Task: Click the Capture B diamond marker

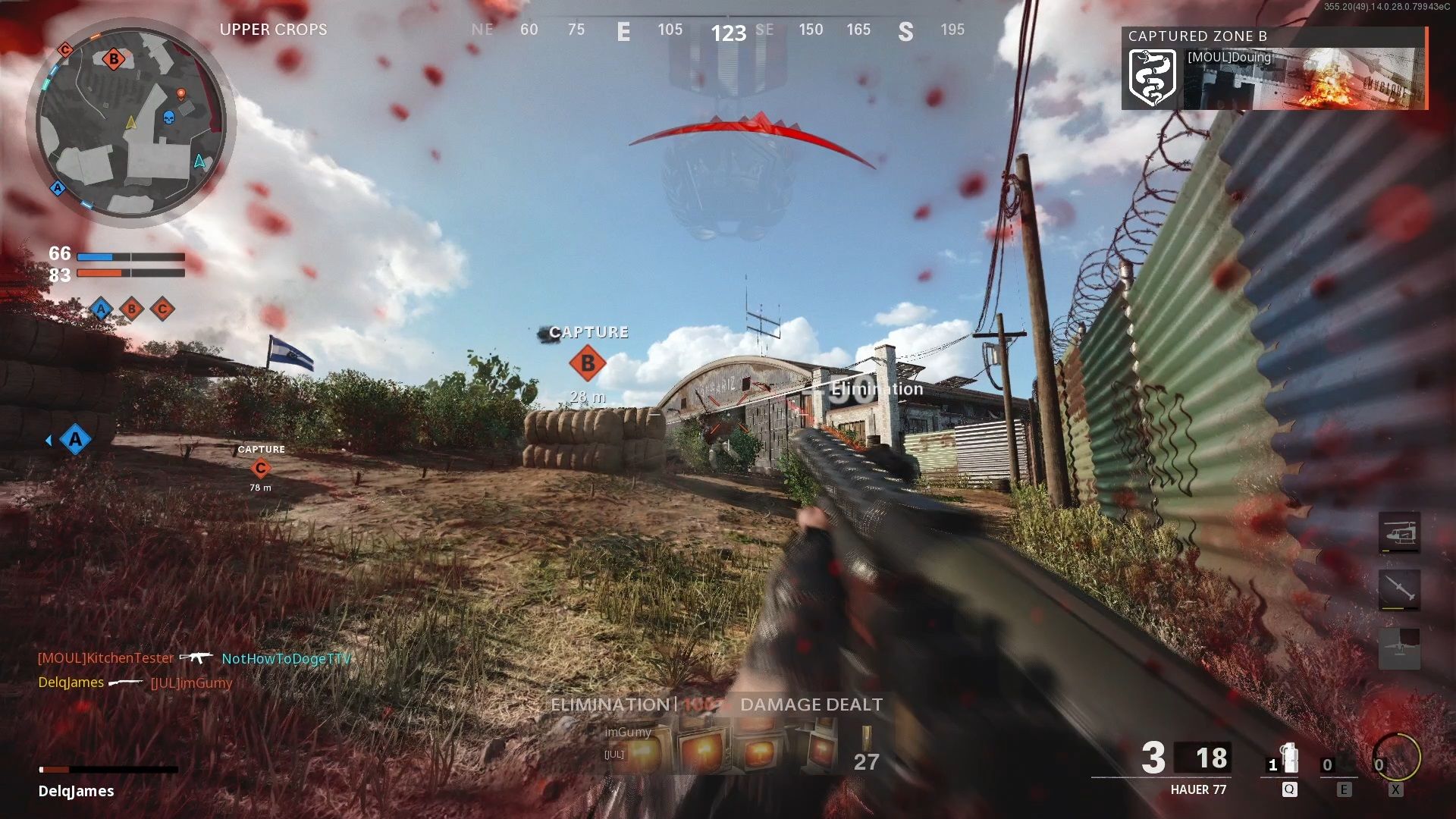Action: coord(588,362)
